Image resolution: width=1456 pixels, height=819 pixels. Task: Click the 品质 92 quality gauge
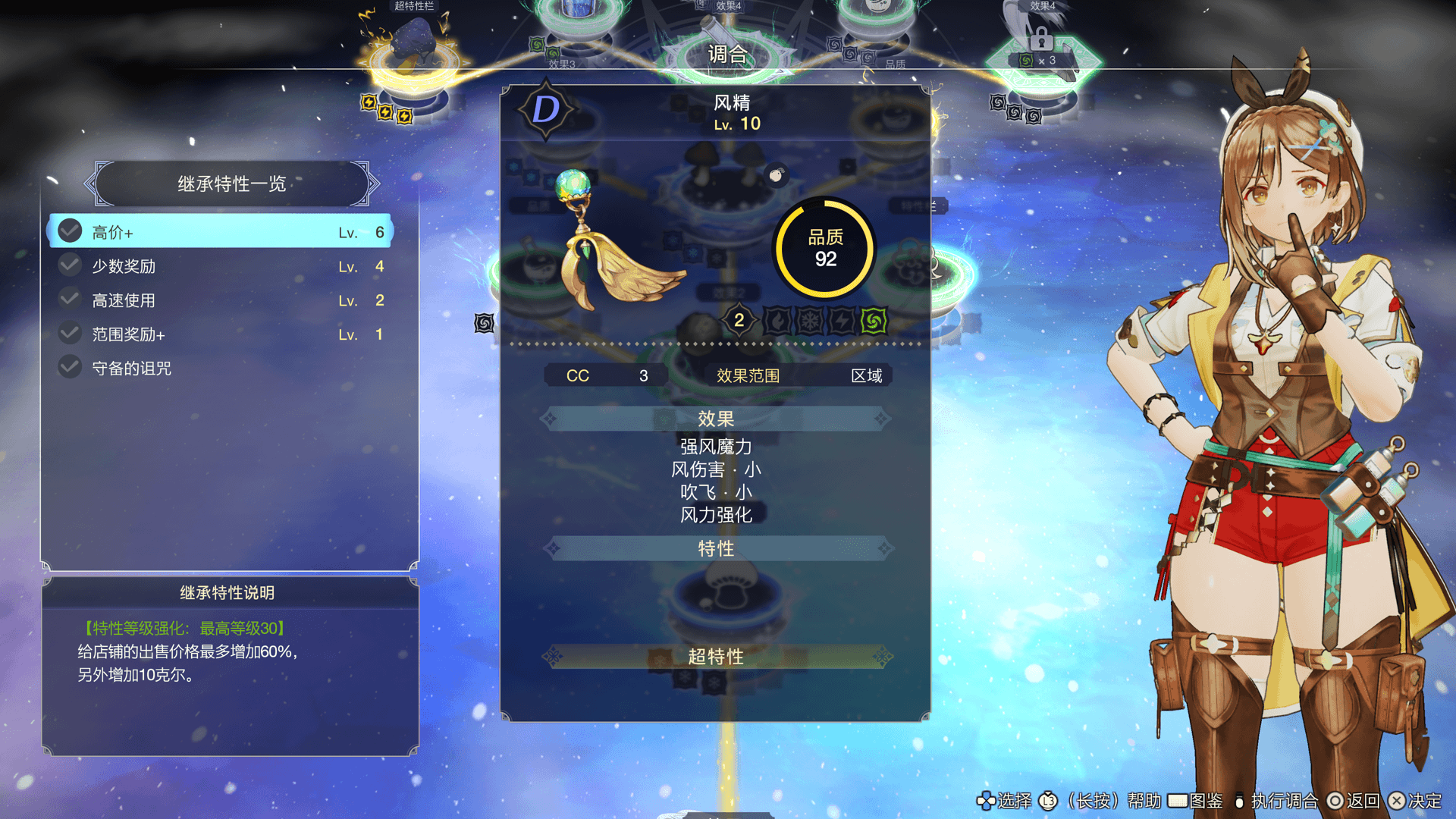coord(825,249)
